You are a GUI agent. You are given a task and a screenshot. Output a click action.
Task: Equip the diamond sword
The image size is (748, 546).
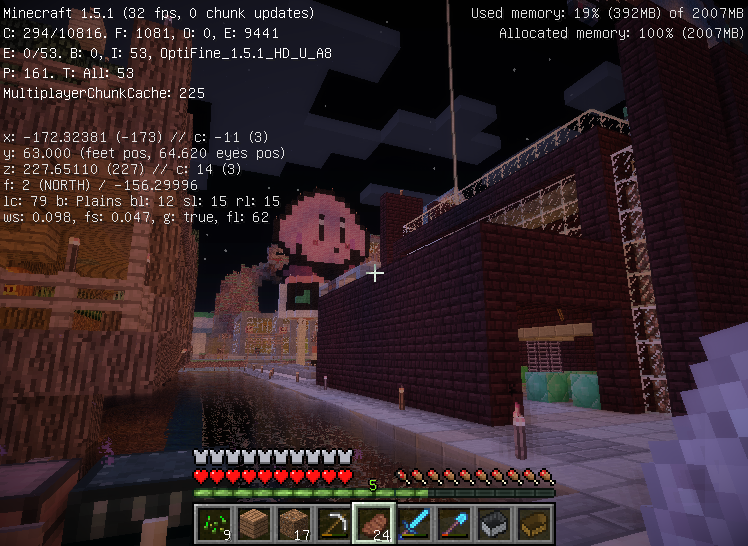pos(414,523)
